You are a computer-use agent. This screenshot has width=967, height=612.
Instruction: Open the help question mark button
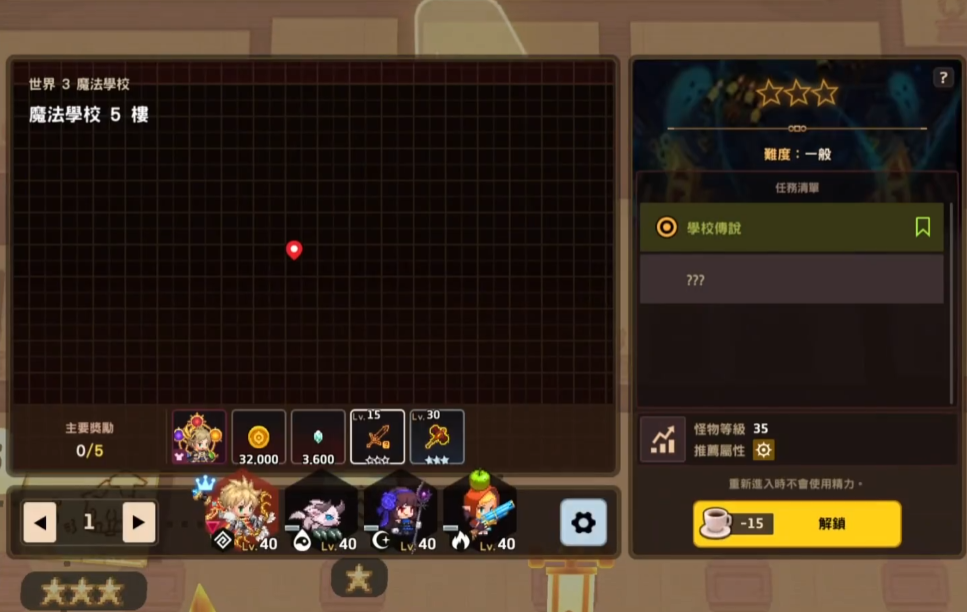943,78
